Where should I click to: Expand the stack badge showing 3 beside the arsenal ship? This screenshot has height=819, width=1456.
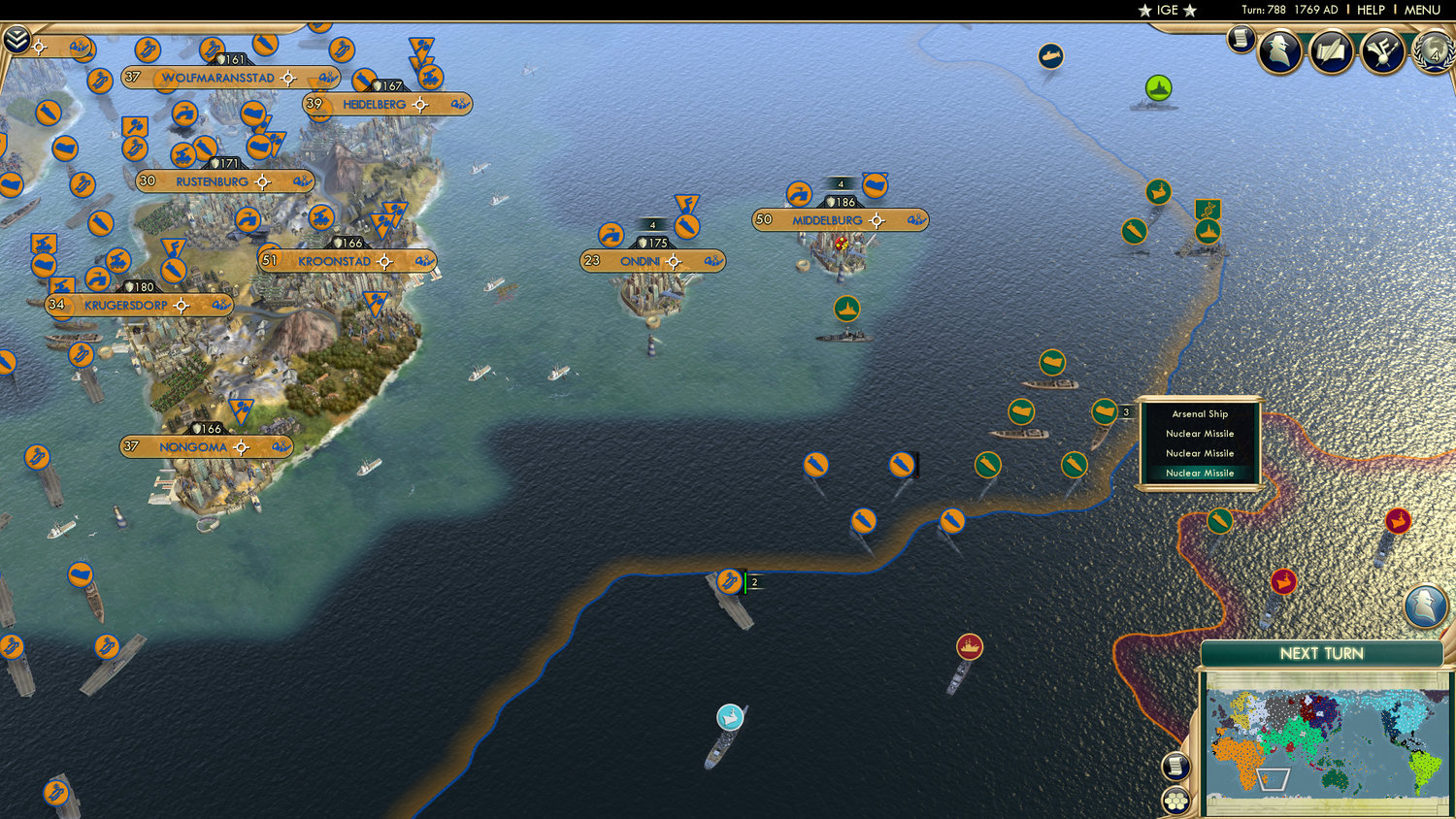tap(1126, 411)
